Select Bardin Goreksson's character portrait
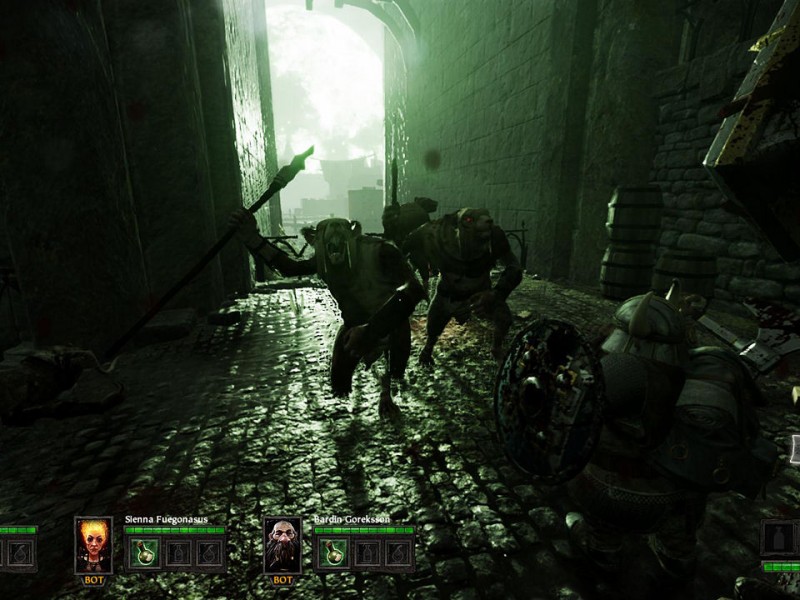The height and width of the screenshot is (600, 800). 283,545
